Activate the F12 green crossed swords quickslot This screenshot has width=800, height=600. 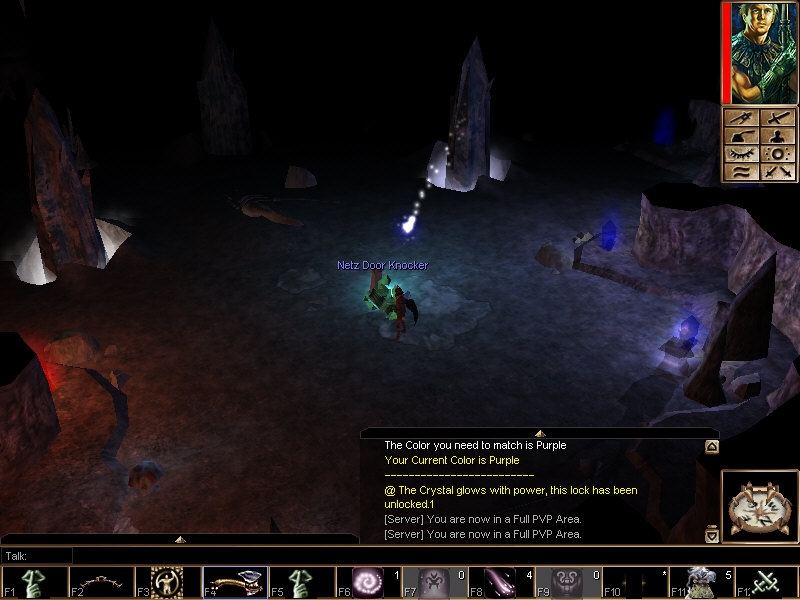tap(765, 582)
